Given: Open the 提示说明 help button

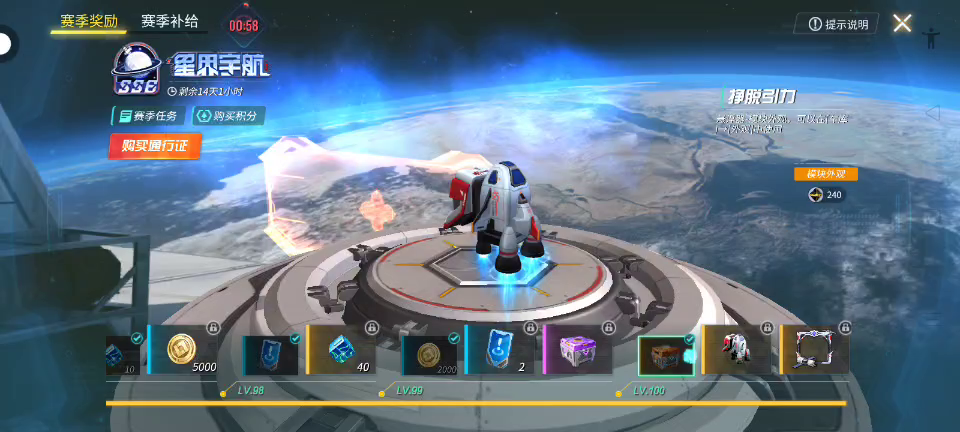Looking at the screenshot, I should click(838, 24).
